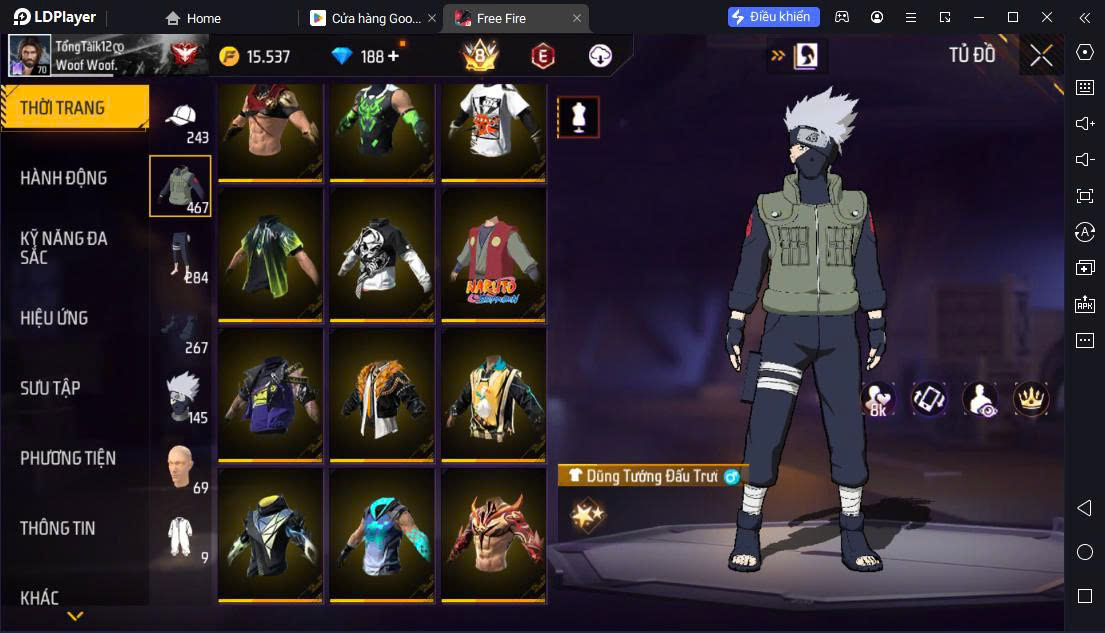Show the Thông Tin section
This screenshot has width=1105, height=633.
[x=58, y=528]
